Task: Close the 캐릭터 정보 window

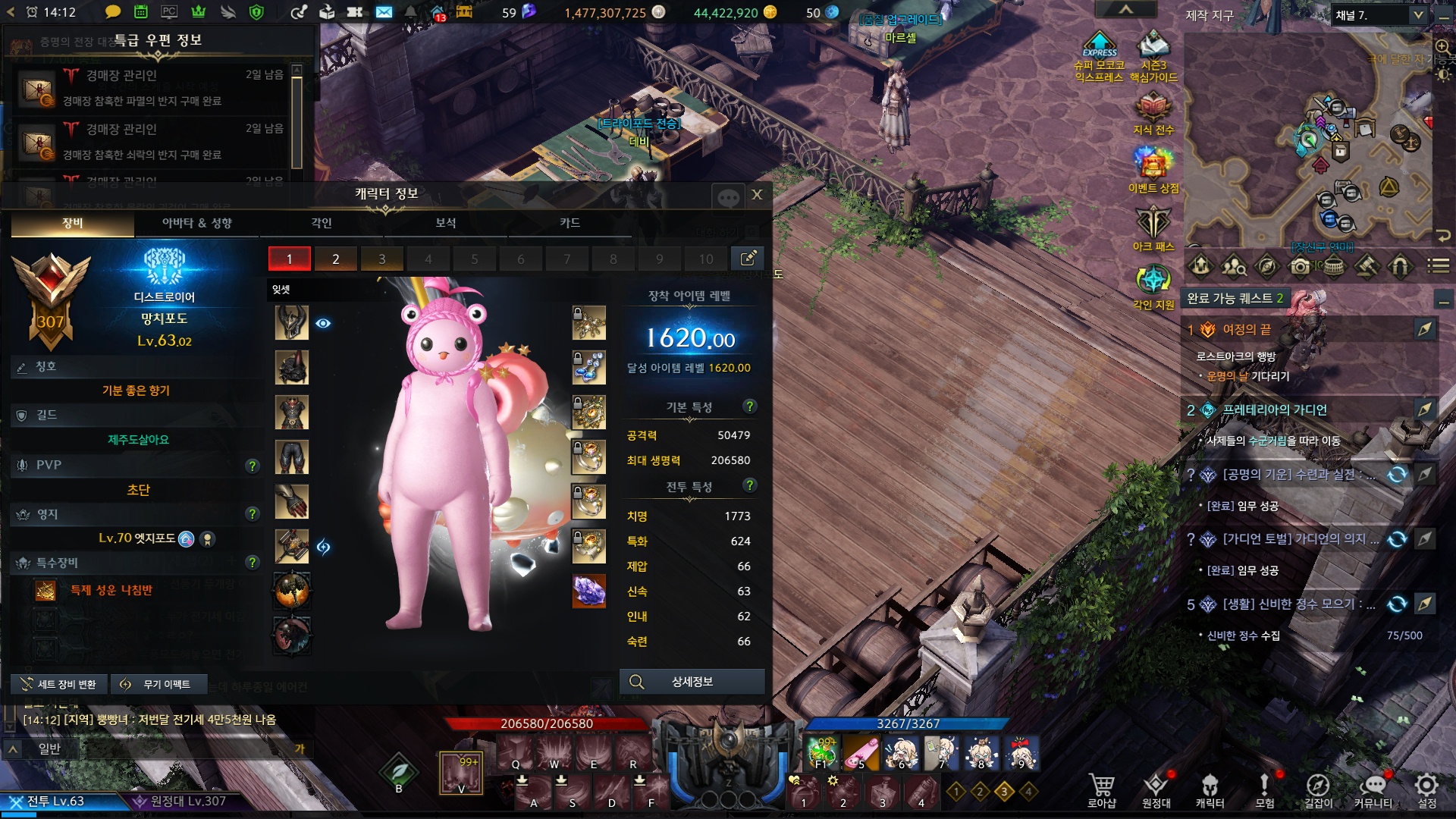Action: (757, 195)
